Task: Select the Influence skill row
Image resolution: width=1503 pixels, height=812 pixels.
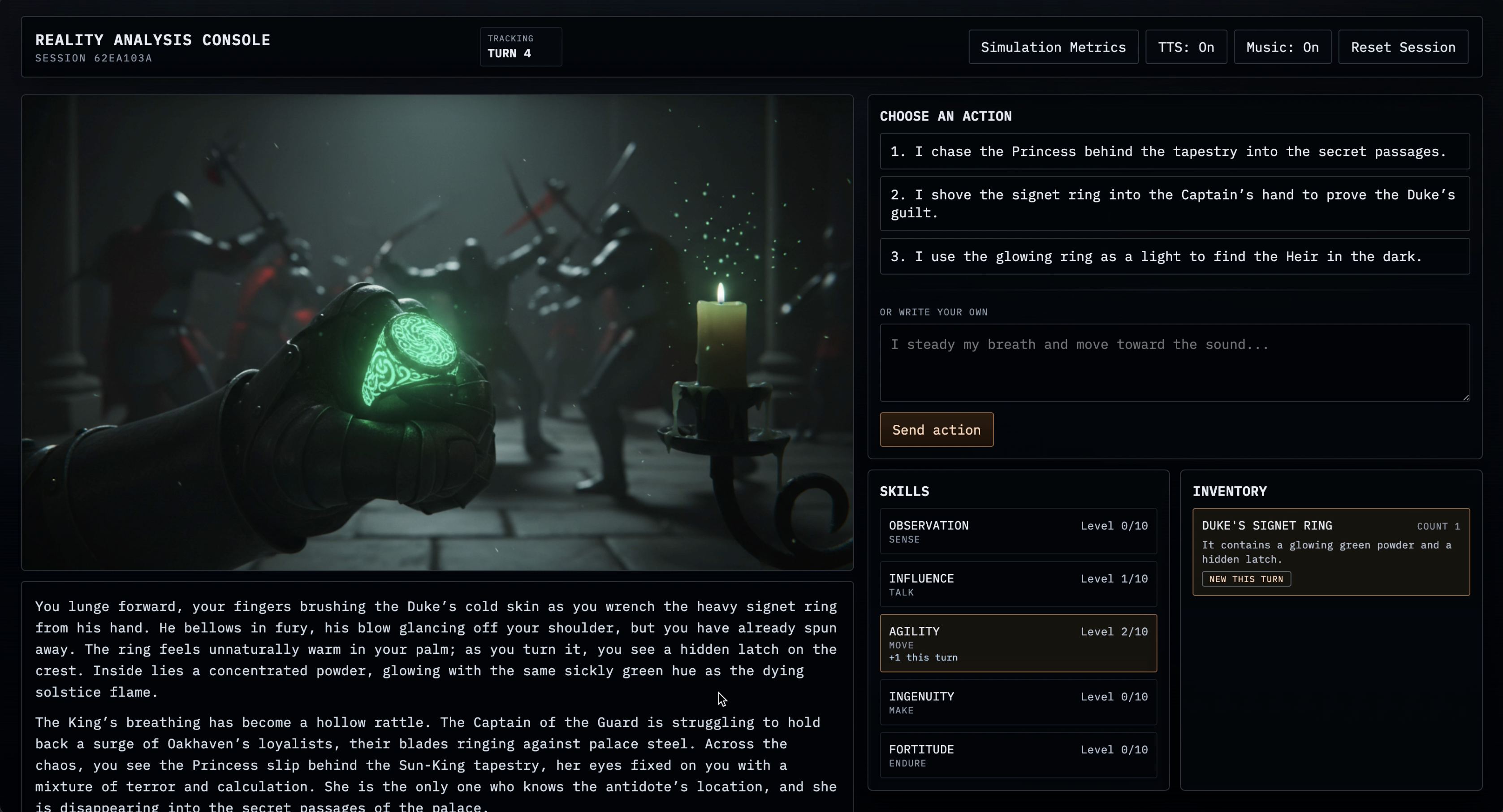Action: 1018,584
